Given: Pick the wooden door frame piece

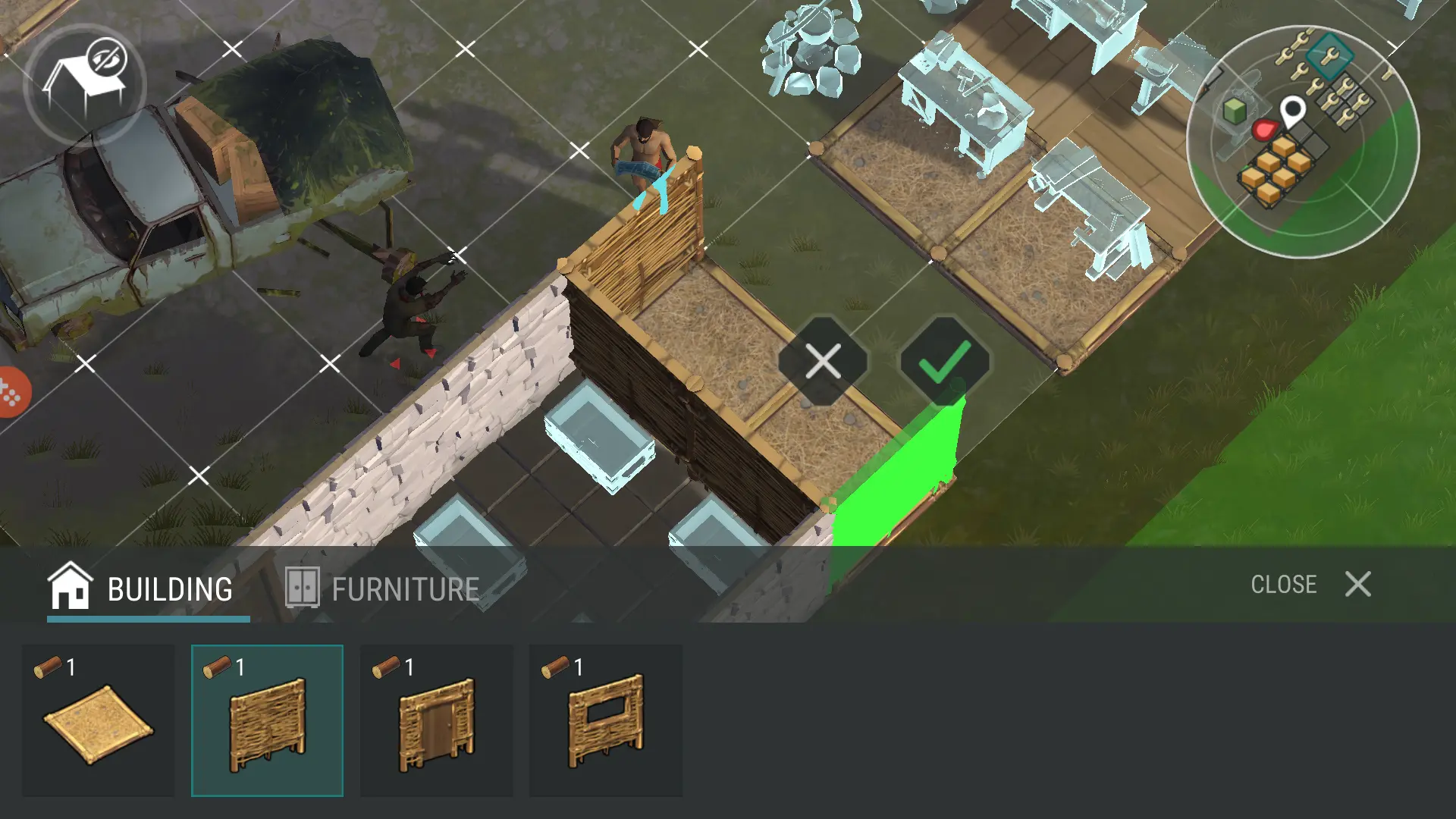Looking at the screenshot, I should pos(436,720).
